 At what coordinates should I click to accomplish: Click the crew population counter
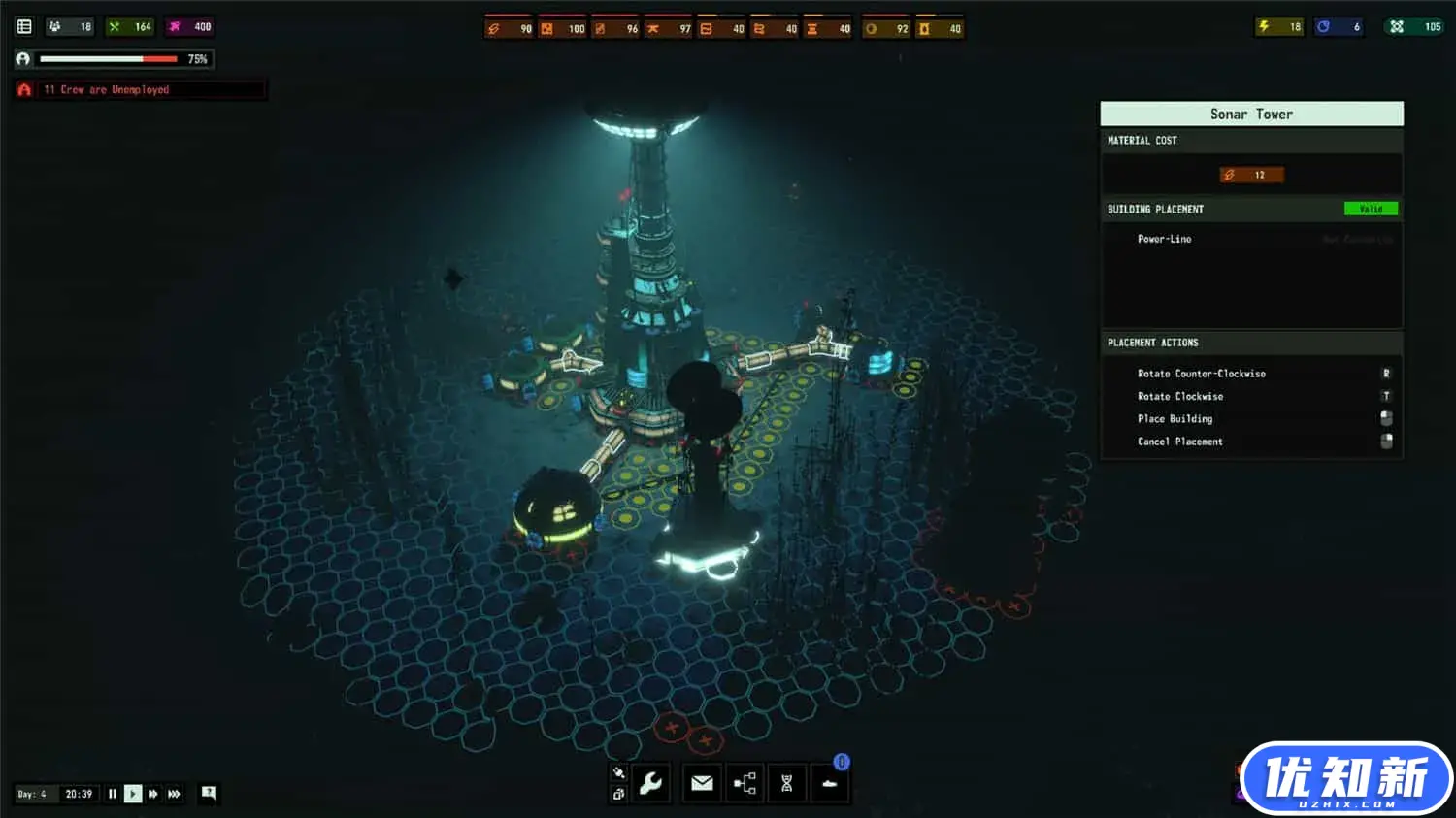point(70,27)
